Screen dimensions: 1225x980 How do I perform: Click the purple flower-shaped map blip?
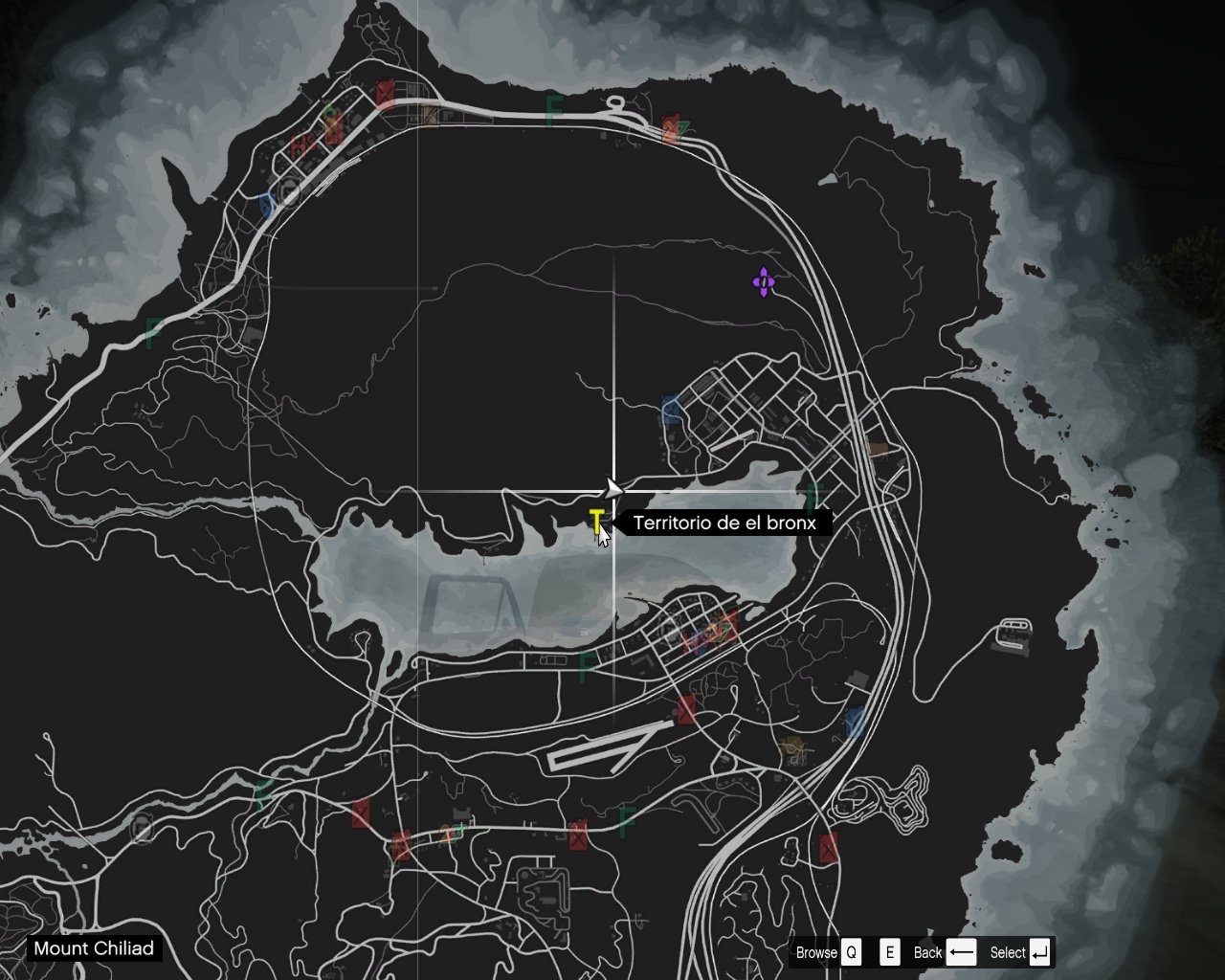point(763,282)
